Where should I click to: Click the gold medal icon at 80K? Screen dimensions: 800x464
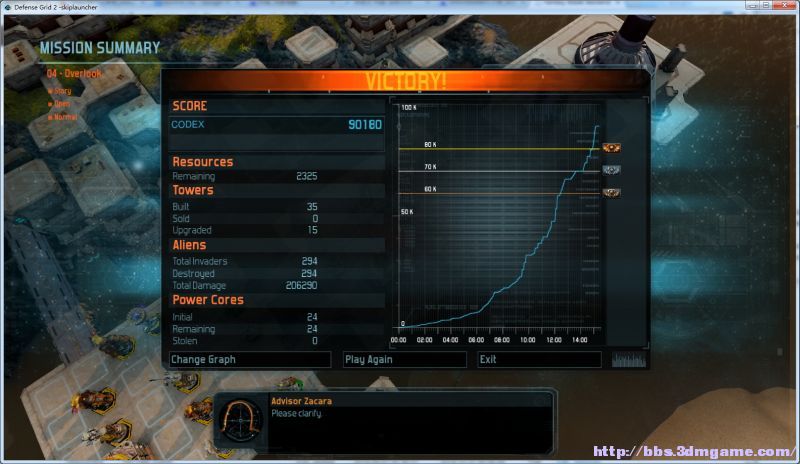612,149
